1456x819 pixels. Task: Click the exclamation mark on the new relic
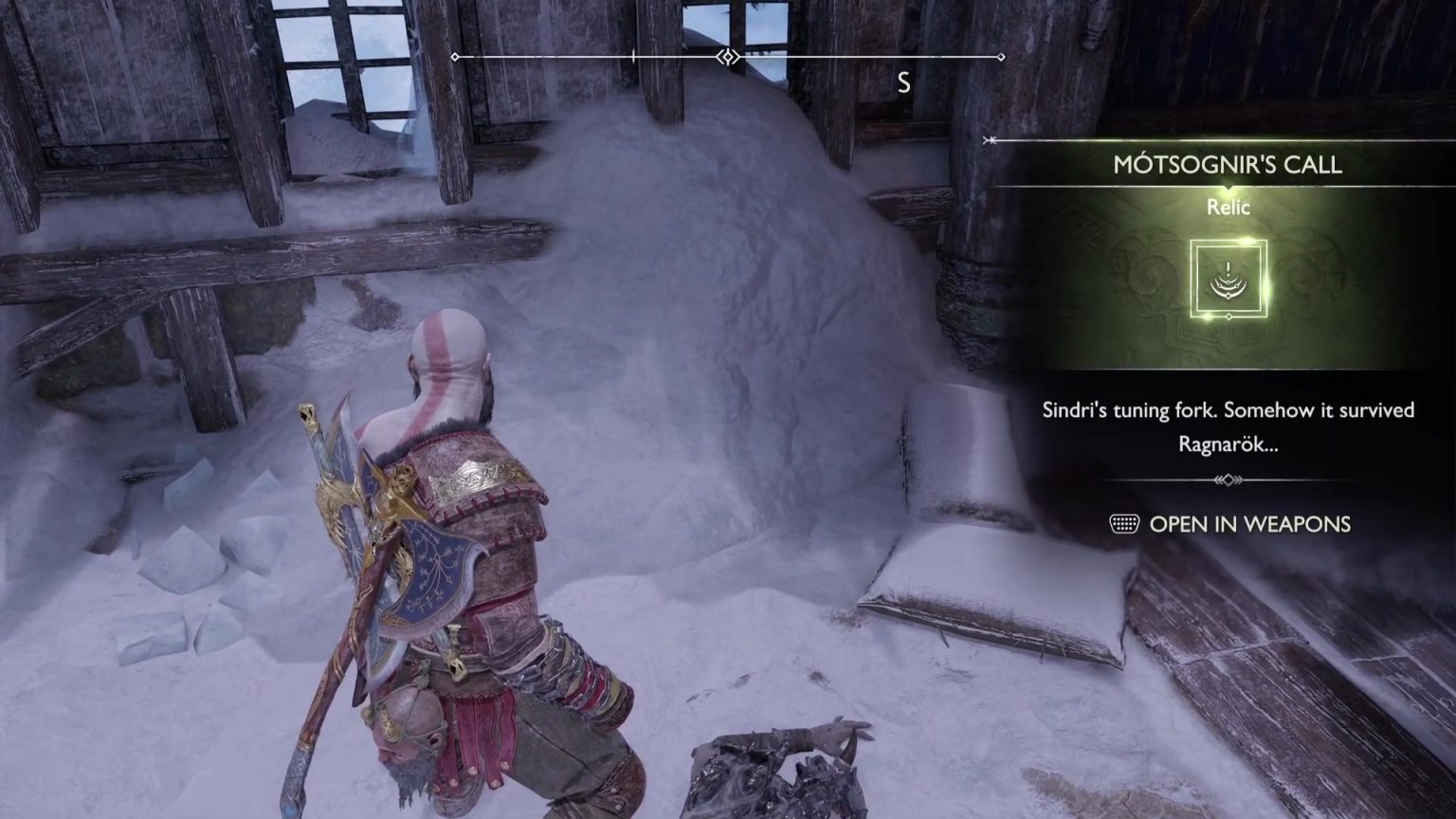pyautogui.click(x=1228, y=268)
